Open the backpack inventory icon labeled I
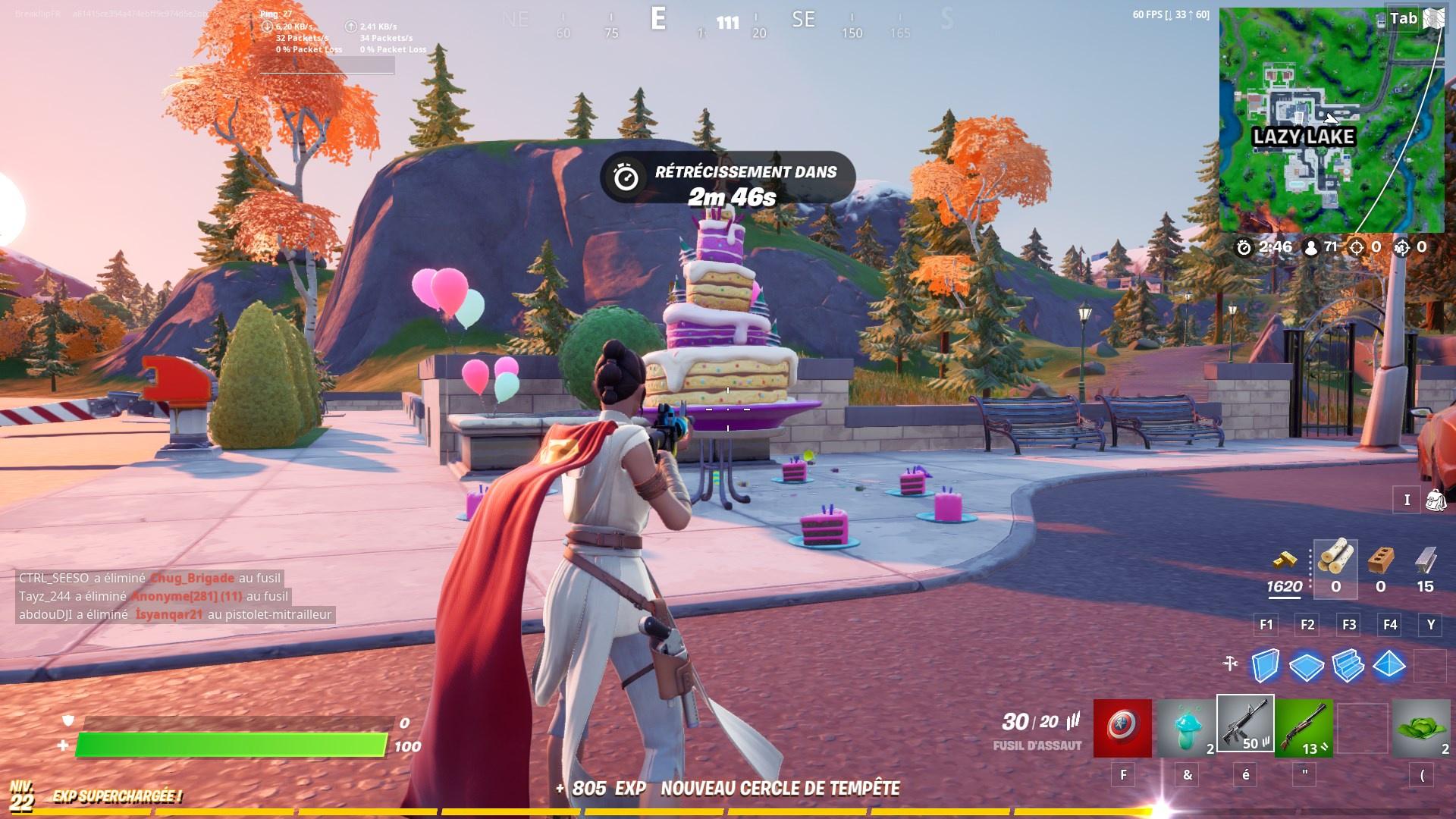The image size is (1456, 819). pos(1432,499)
